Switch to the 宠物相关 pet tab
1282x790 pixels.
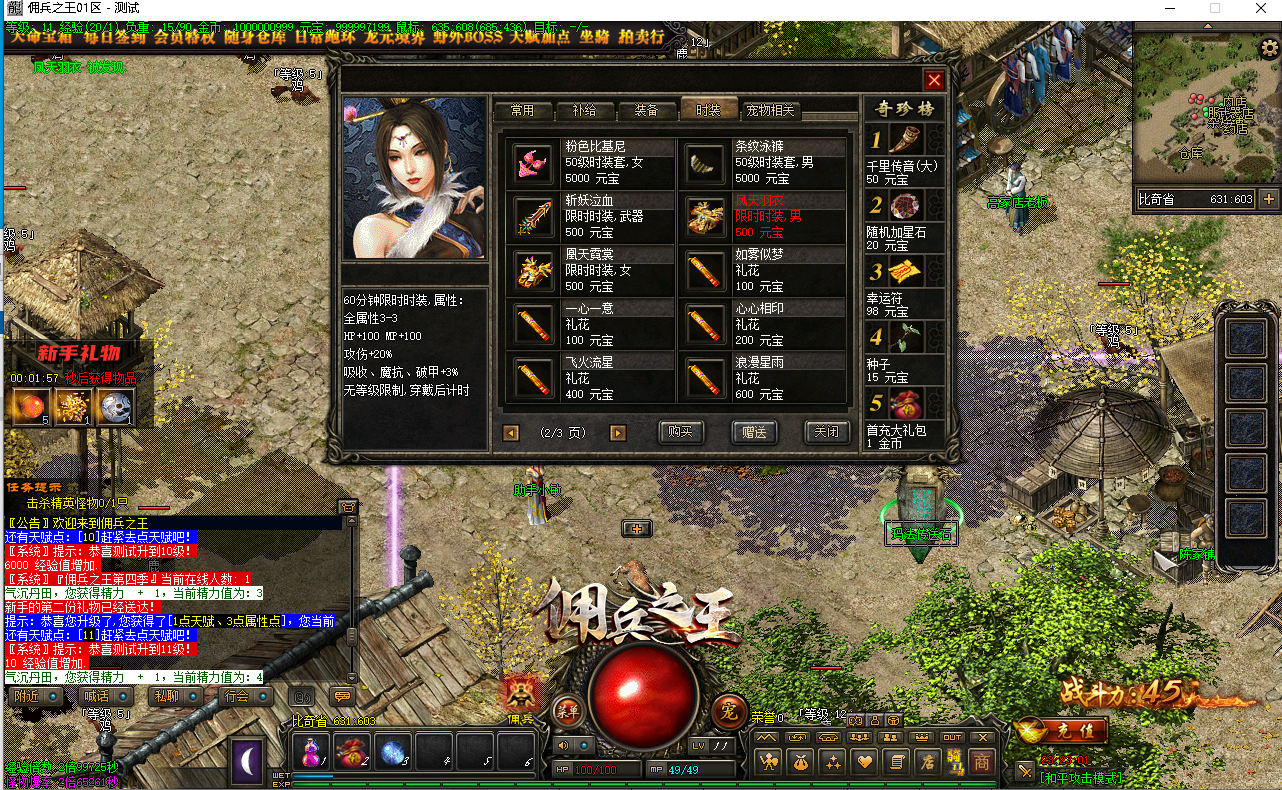[771, 111]
